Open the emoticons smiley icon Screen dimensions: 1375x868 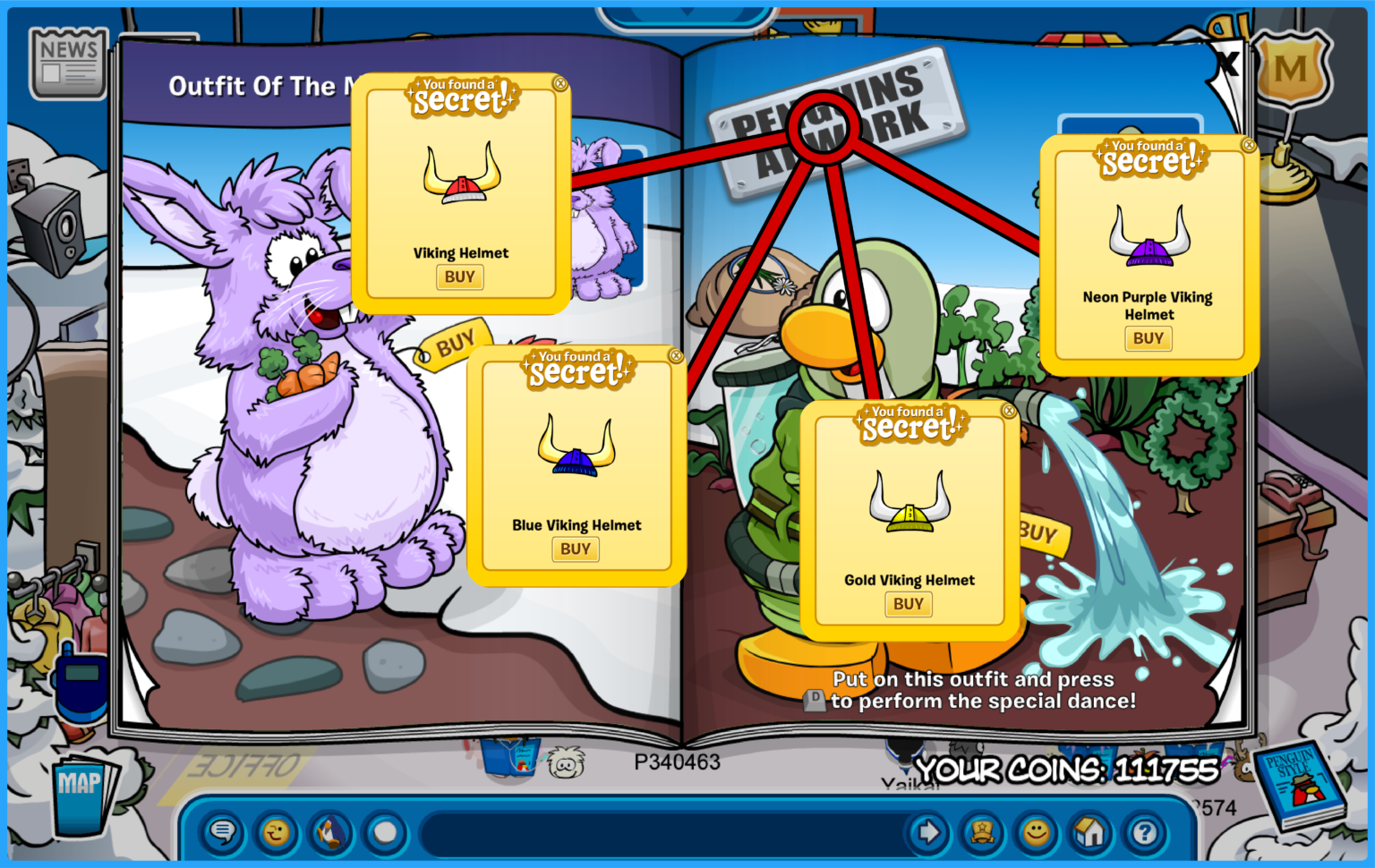pyautogui.click(x=1038, y=833)
